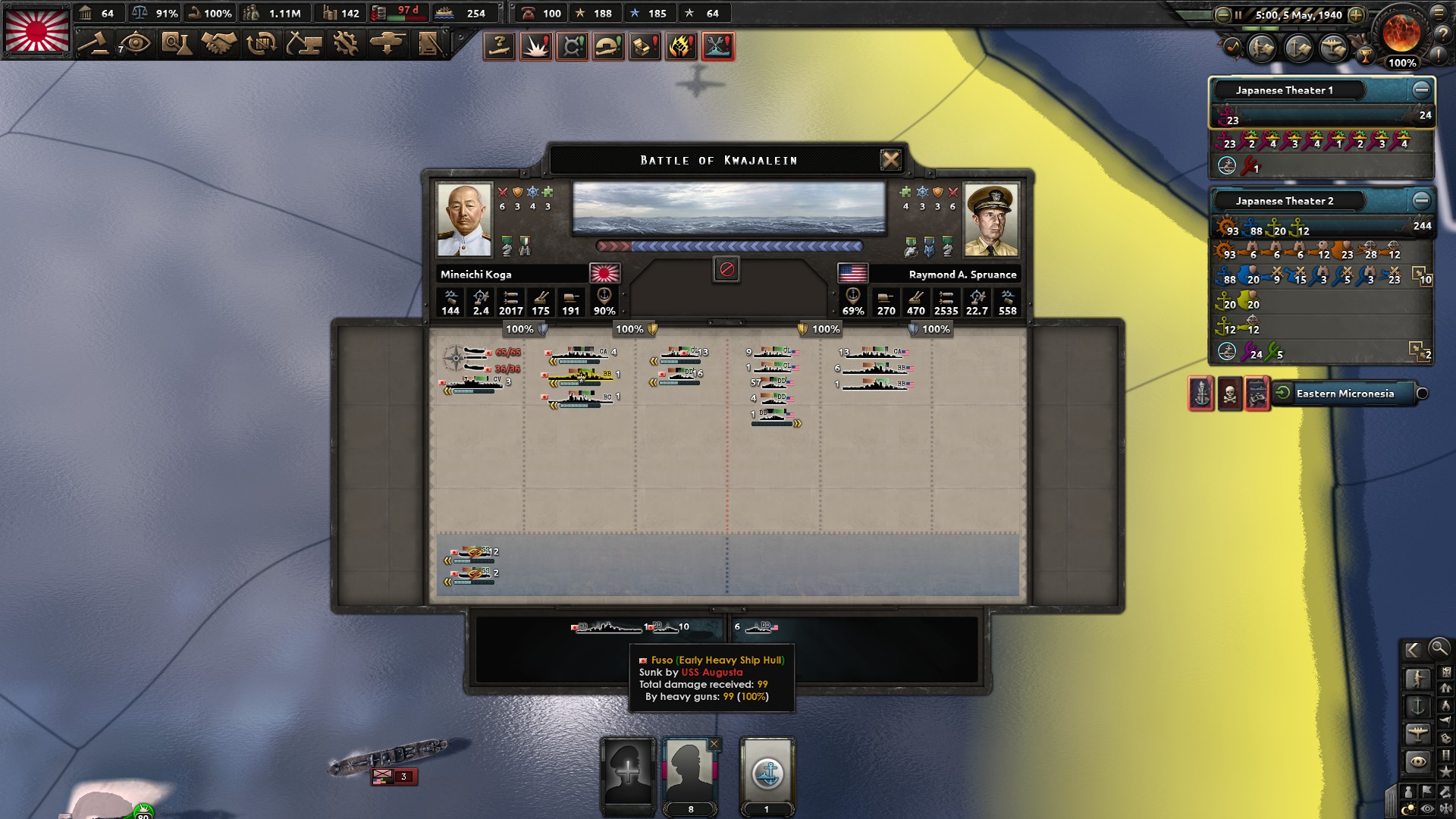Select the army card labeled 8

[x=689, y=773]
